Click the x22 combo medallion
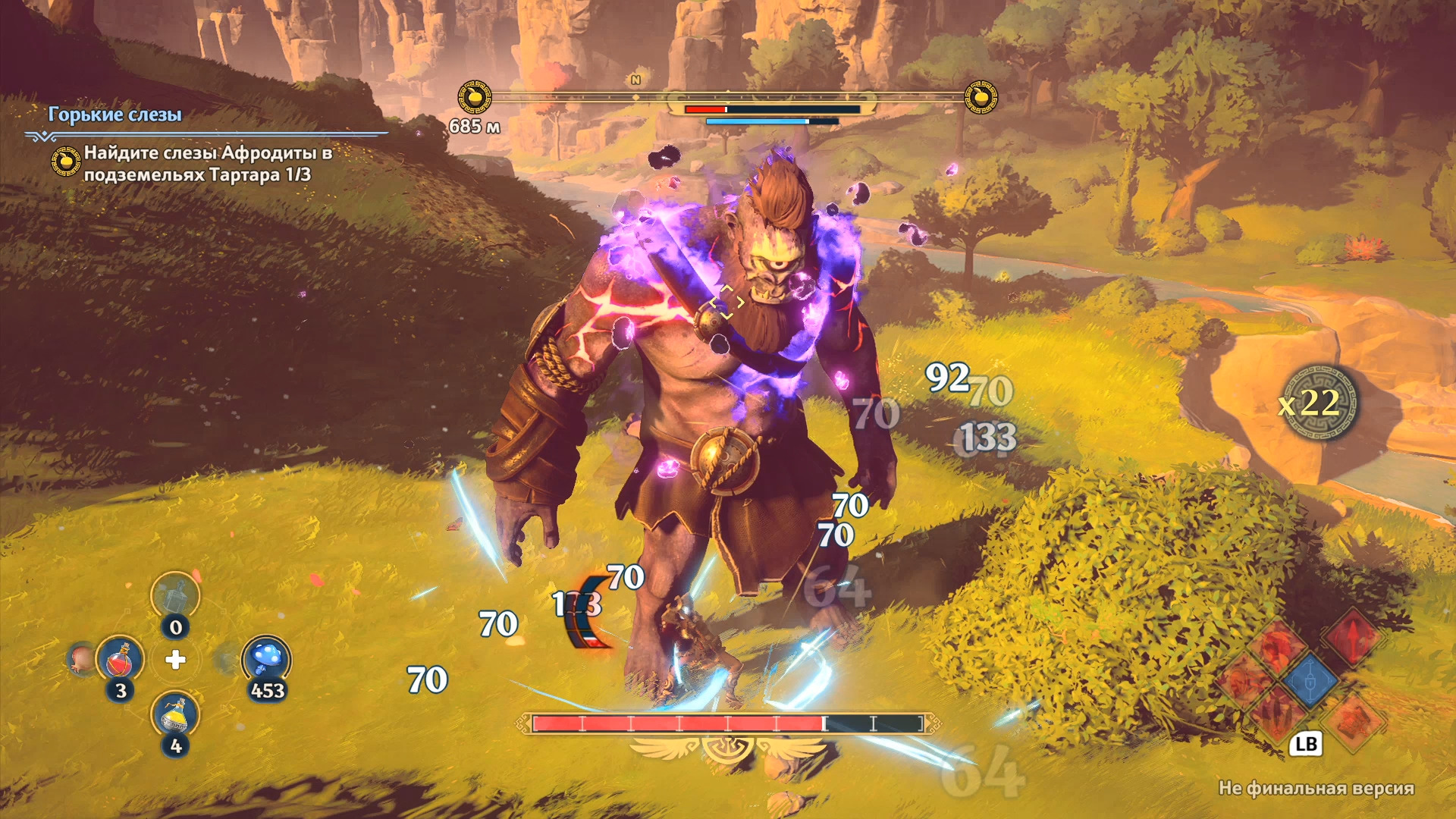Image resolution: width=1456 pixels, height=819 pixels. [x=1317, y=403]
